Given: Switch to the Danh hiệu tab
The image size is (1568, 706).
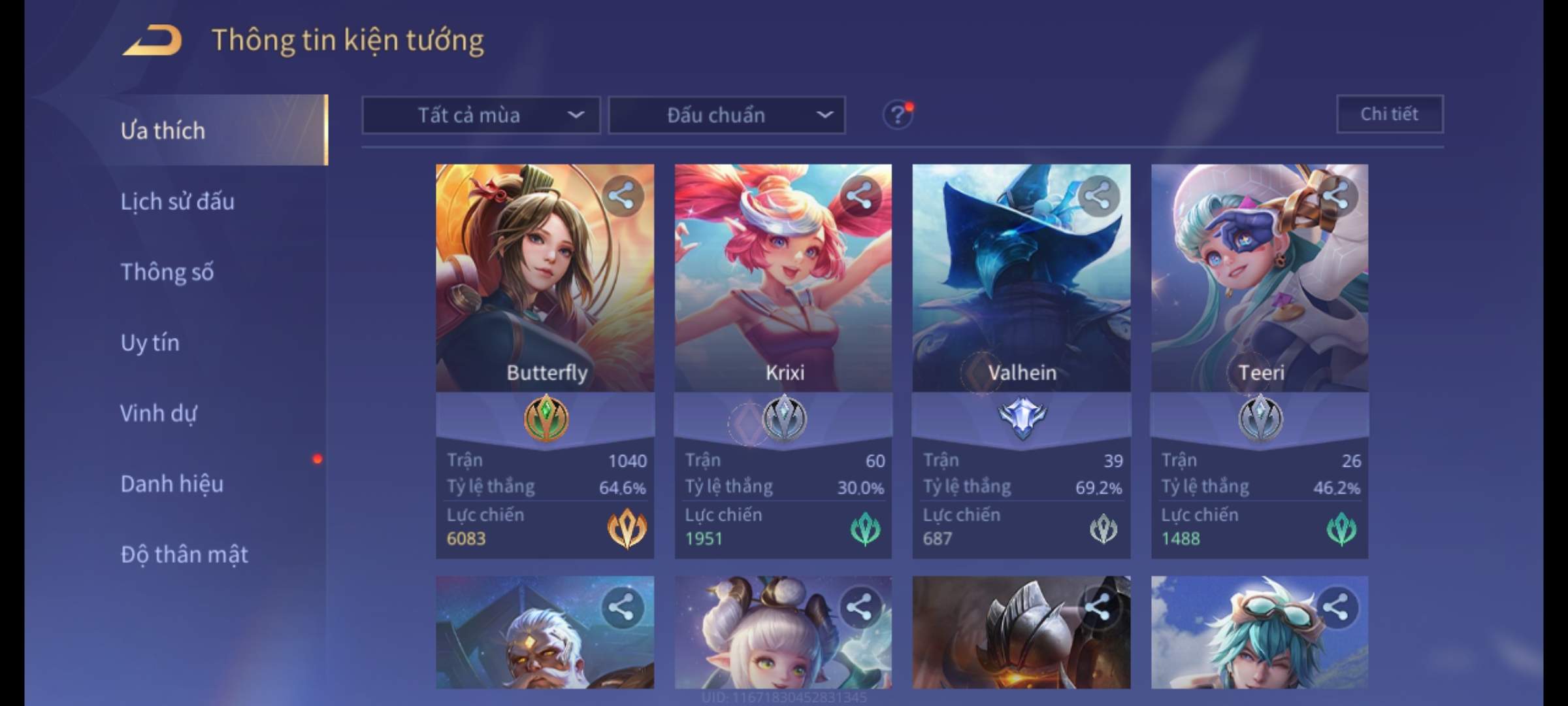Looking at the screenshot, I should point(172,484).
